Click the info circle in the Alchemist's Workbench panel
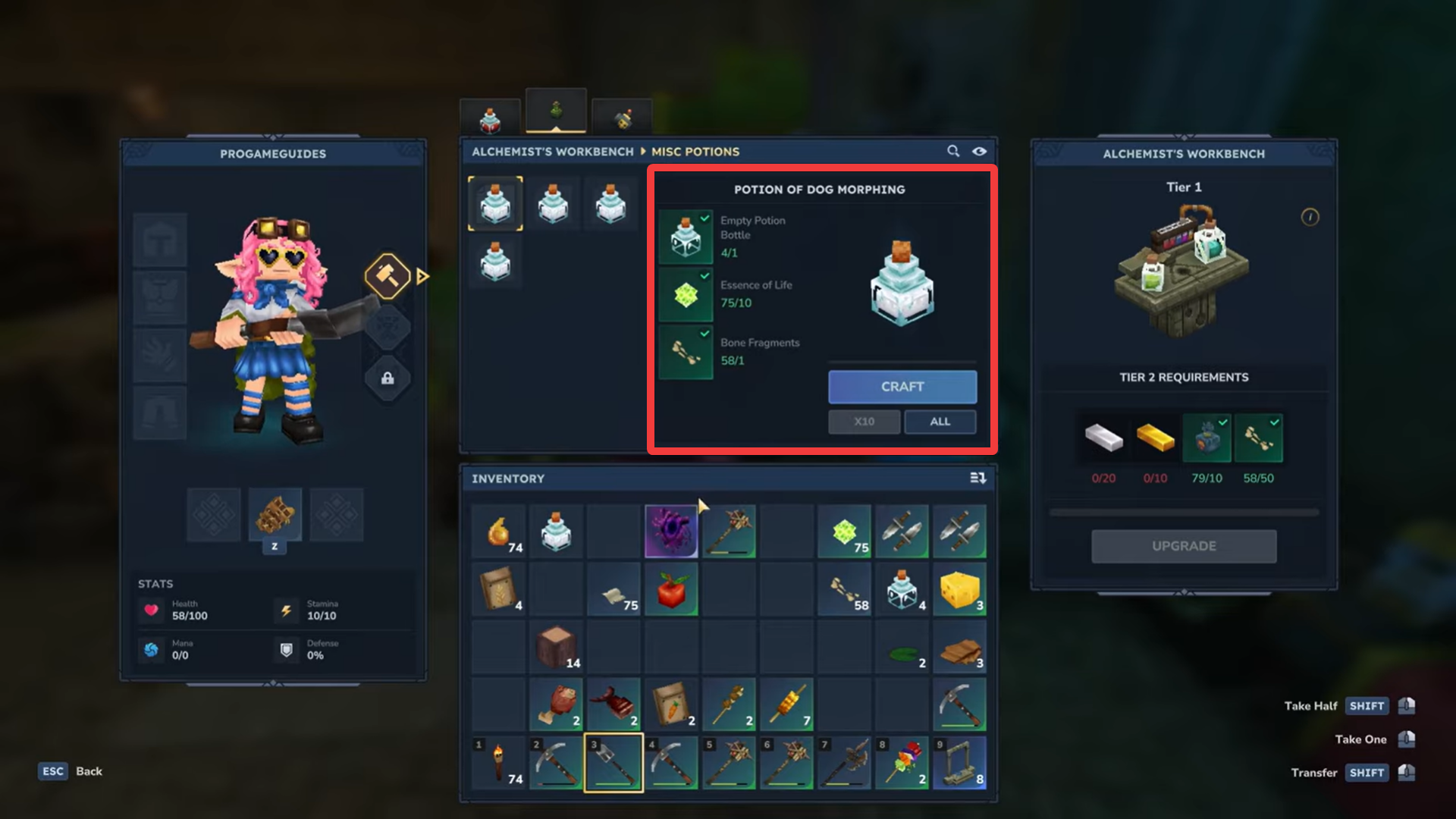1456x819 pixels. pos(1309,217)
